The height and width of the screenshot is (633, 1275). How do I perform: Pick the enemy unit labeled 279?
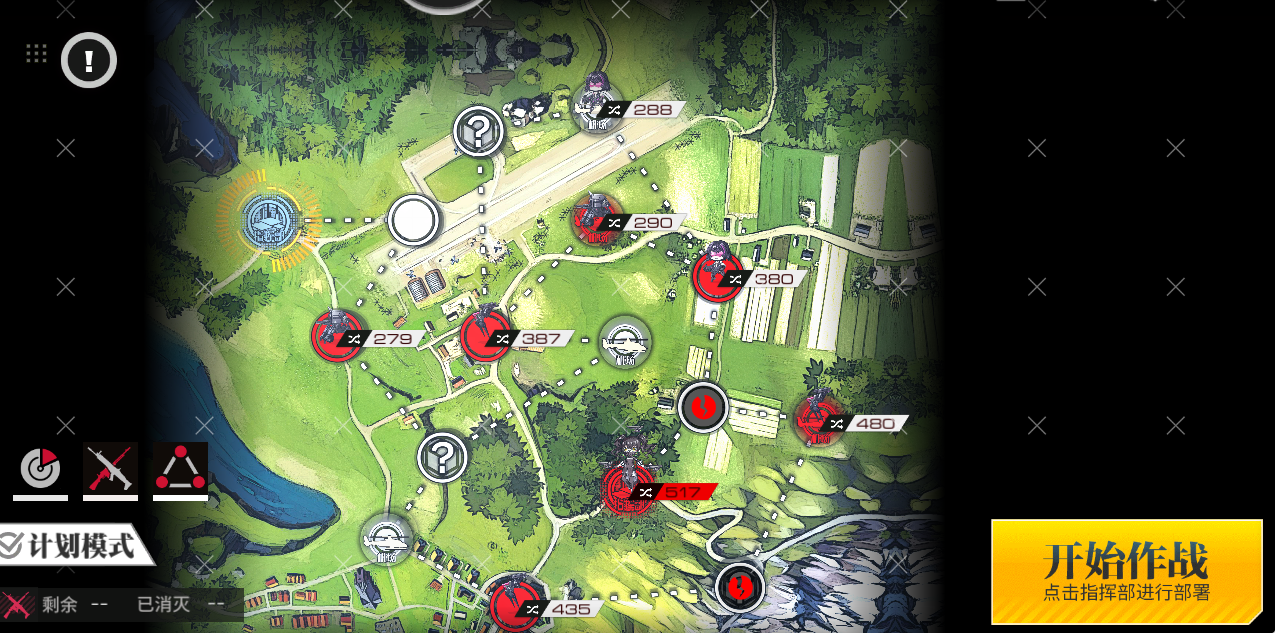coord(337,336)
